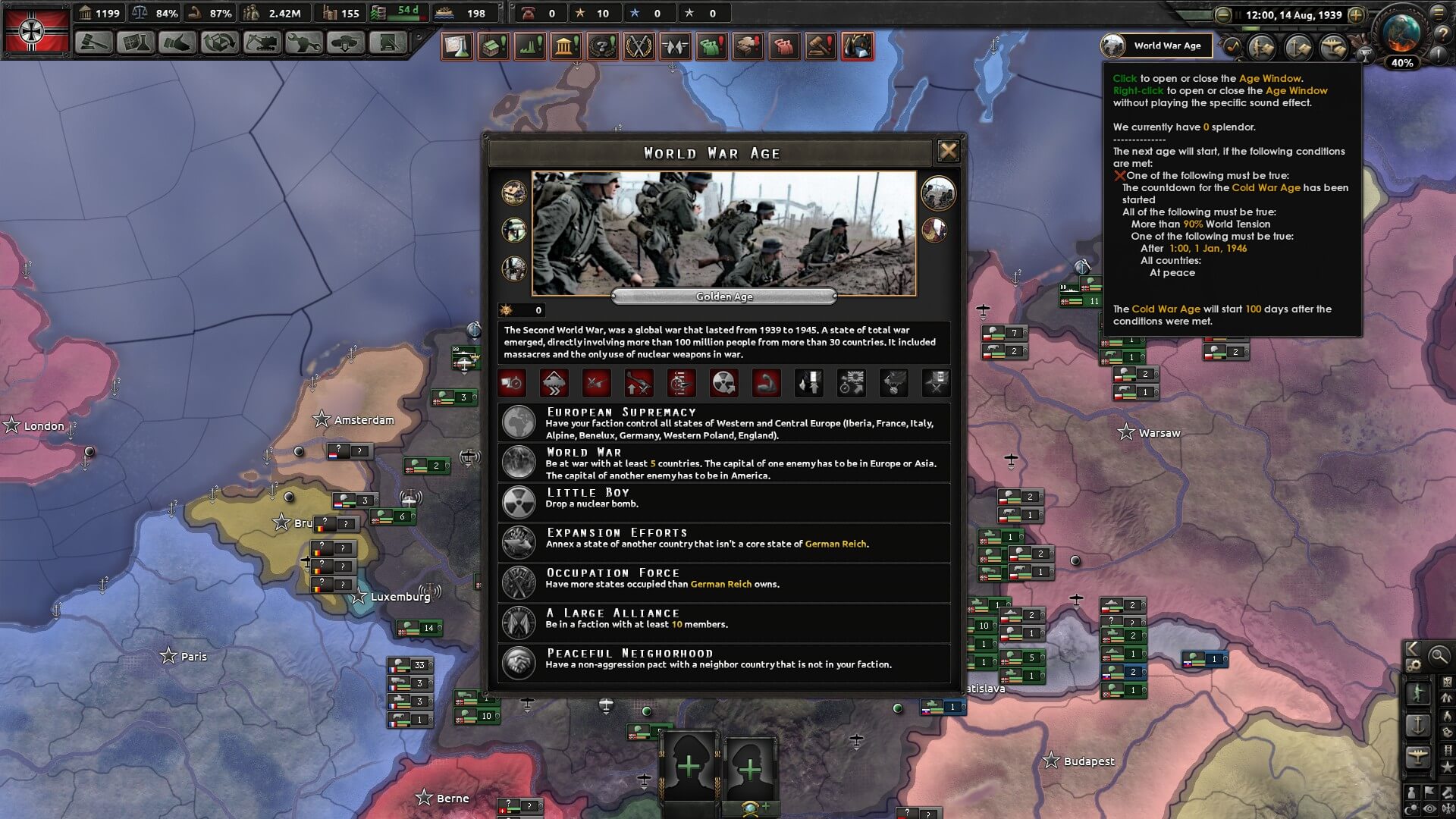Open the tank Recruit and Deploy tab
Image resolution: width=1456 pixels, height=819 pixels.
click(346, 42)
